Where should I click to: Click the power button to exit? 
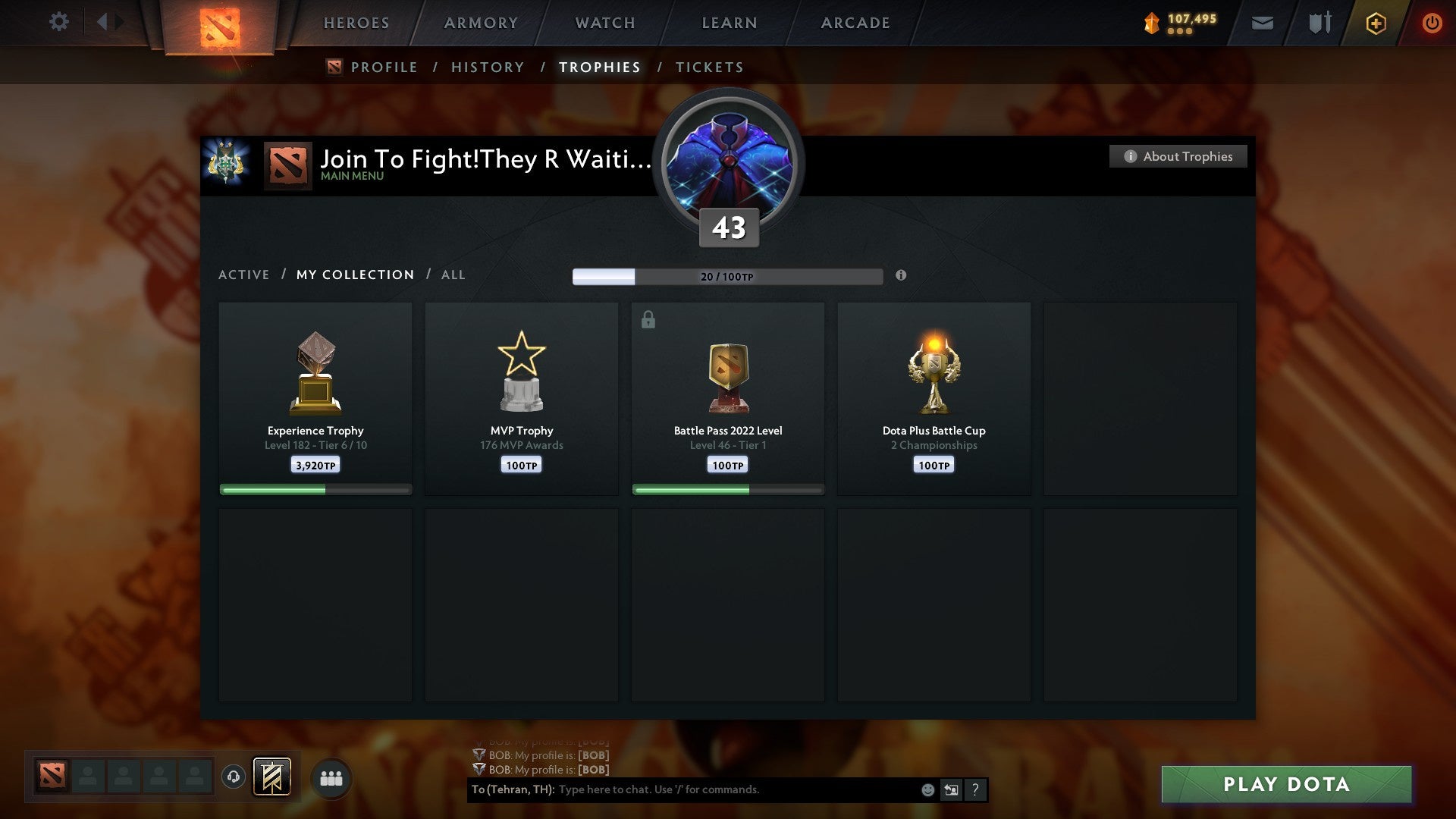pos(1433,23)
